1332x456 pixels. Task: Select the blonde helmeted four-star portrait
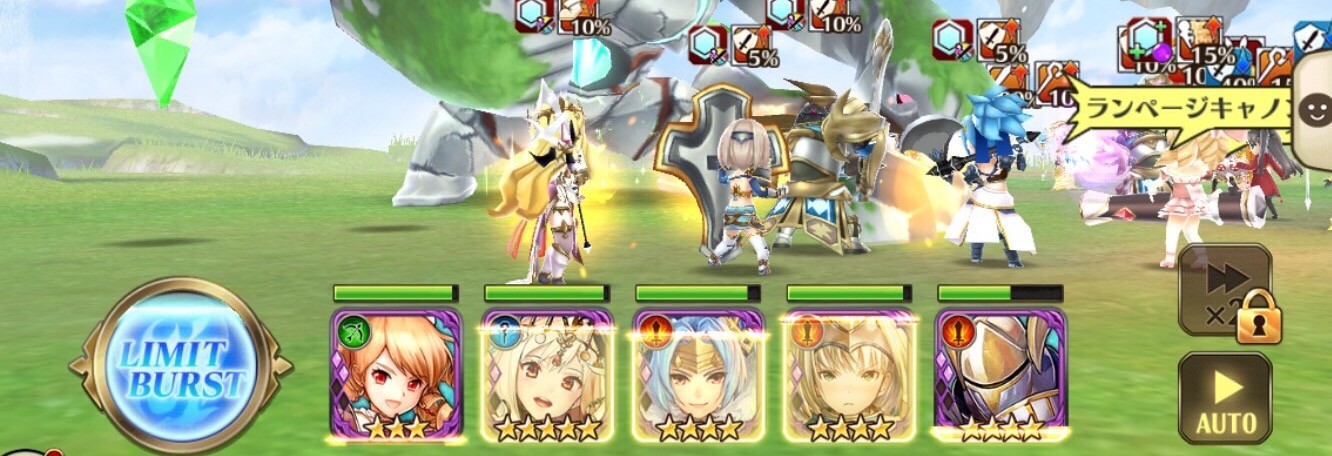[849, 374]
